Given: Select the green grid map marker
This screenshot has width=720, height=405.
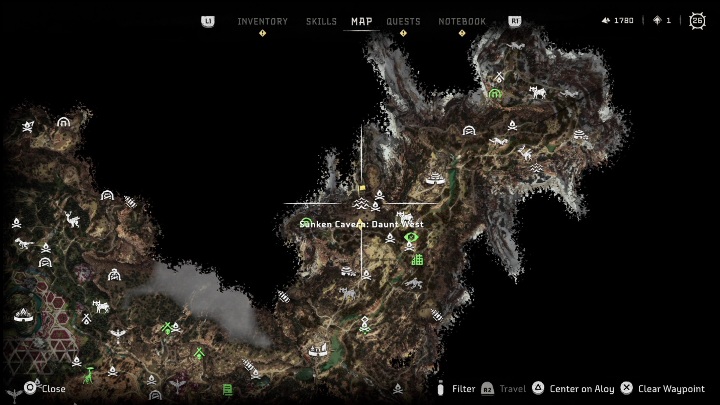Looking at the screenshot, I should tap(418, 260).
